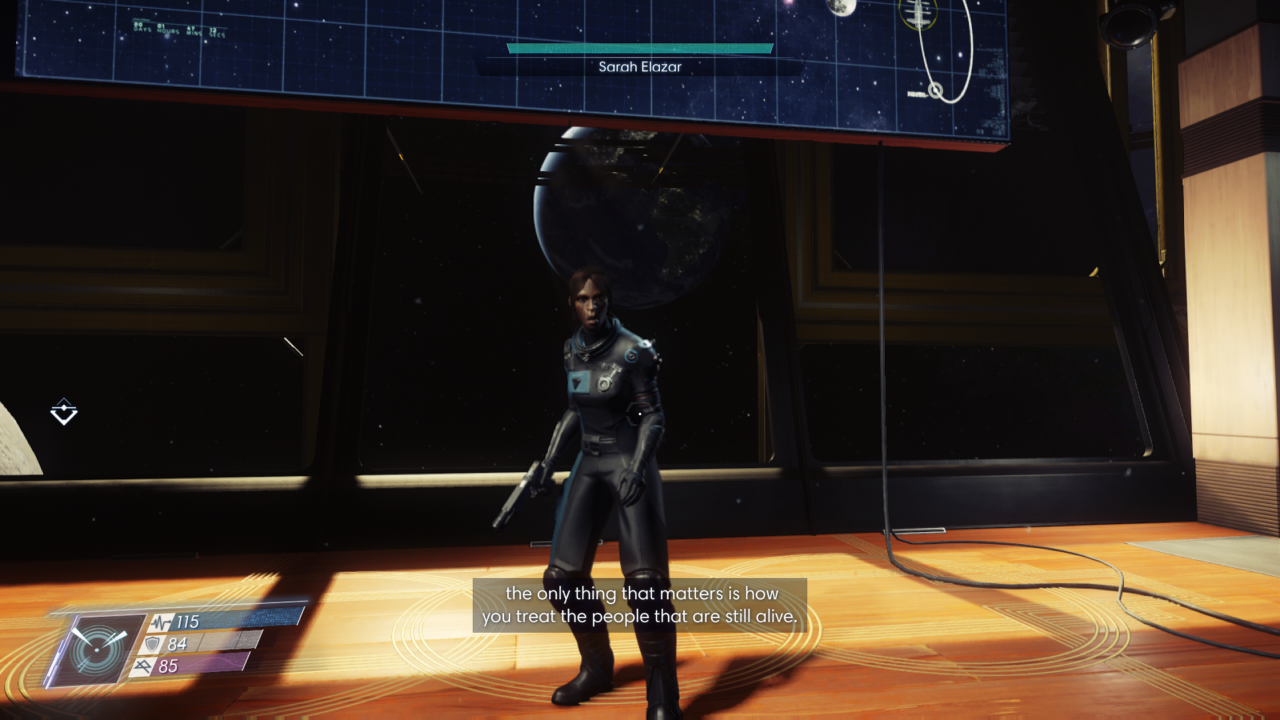The image size is (1280, 720).
Task: Click the diamond objective marker
Action: pos(64,411)
